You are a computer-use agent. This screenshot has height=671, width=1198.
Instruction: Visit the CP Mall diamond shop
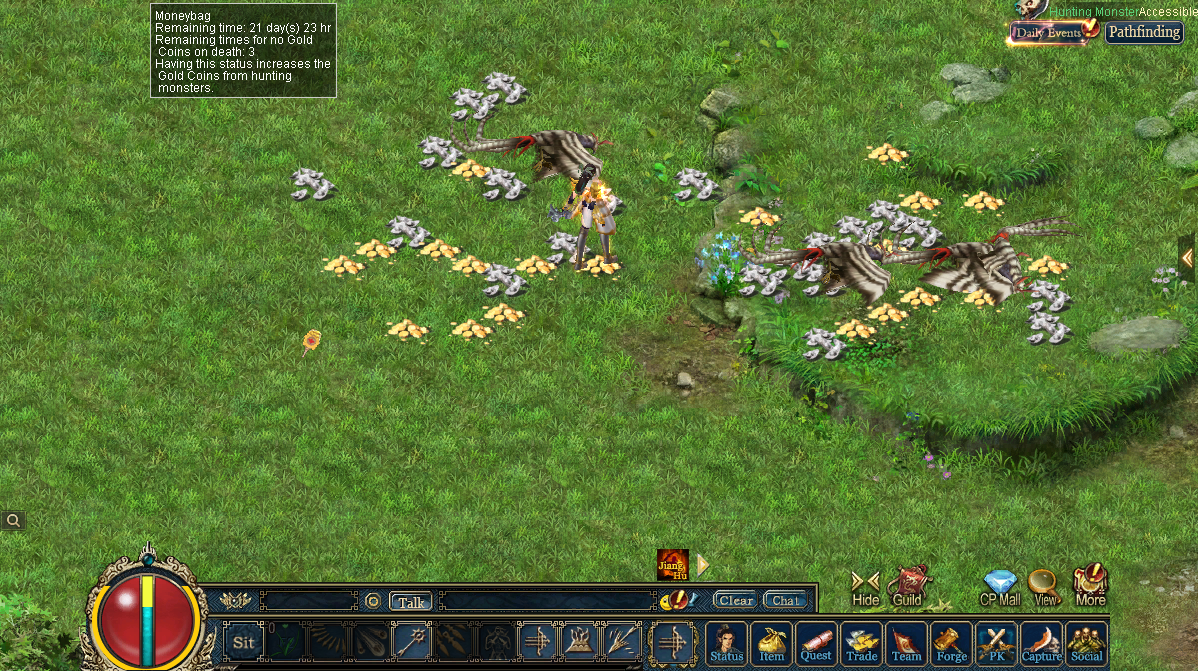[1000, 587]
